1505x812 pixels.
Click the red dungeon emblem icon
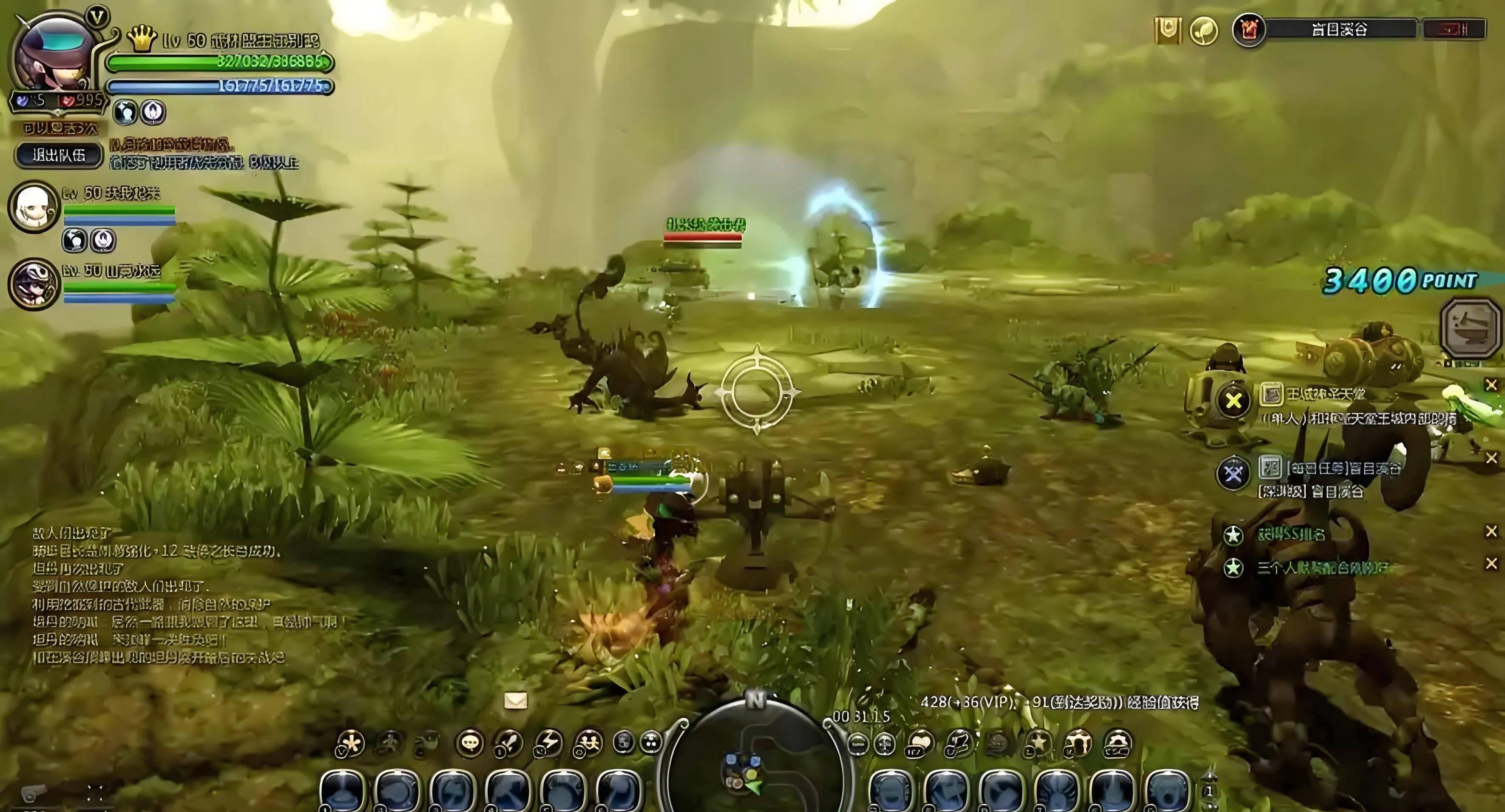click(x=1249, y=30)
